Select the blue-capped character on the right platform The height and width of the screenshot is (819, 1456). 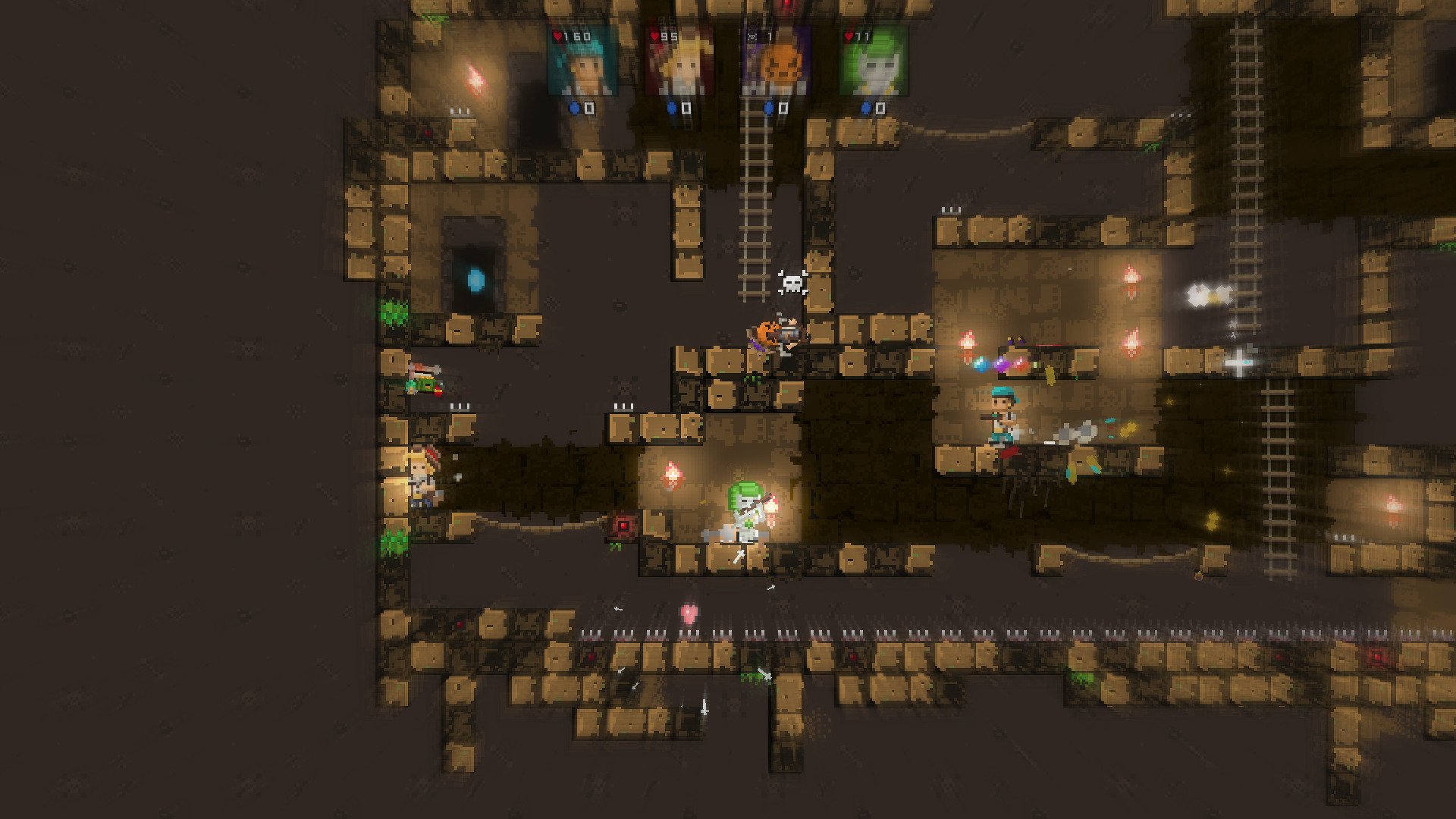pos(1001,413)
